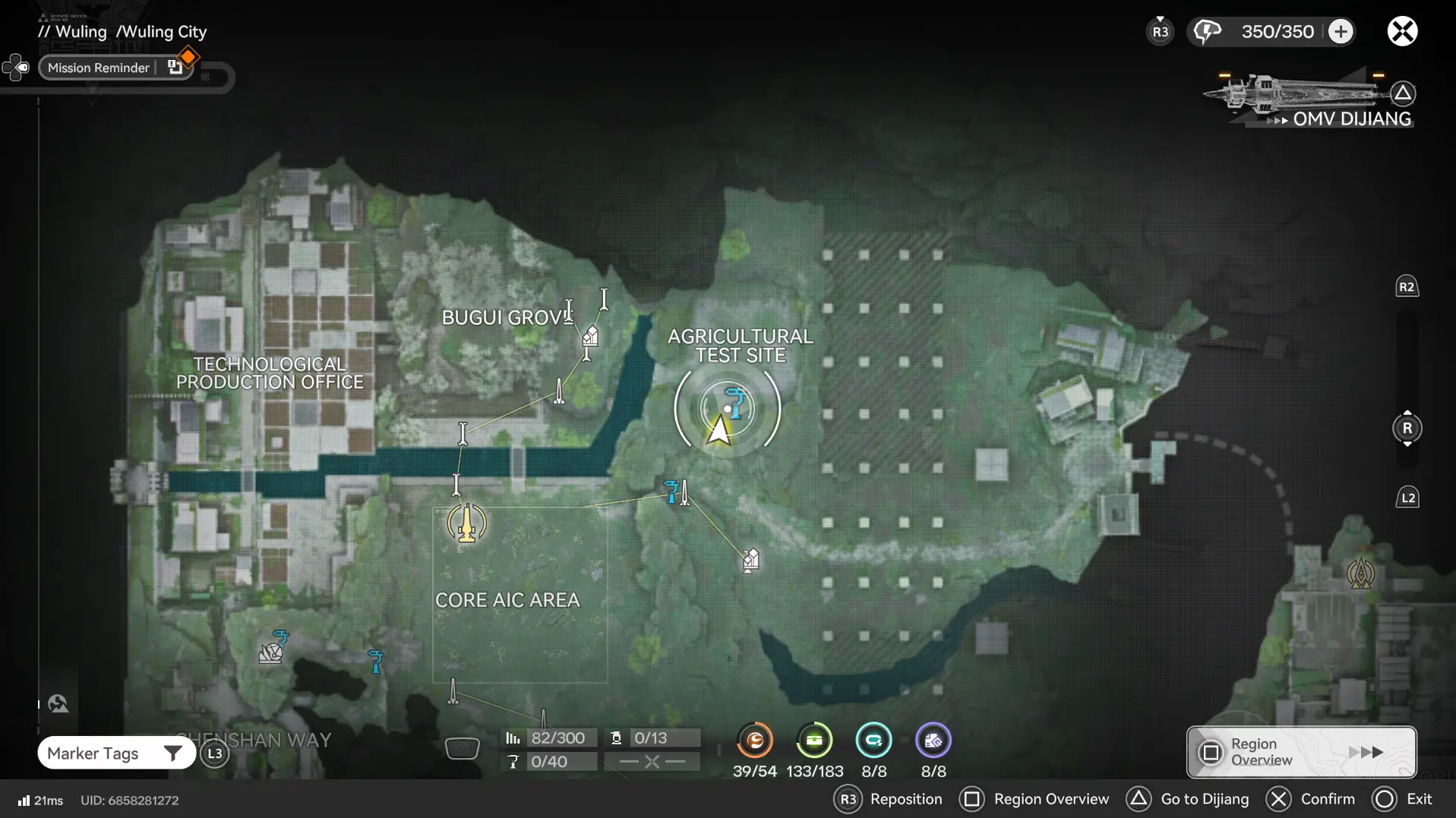Screen dimensions: 1456x818
Task: Click the brain energy icon showing 350/350
Action: 1208,30
